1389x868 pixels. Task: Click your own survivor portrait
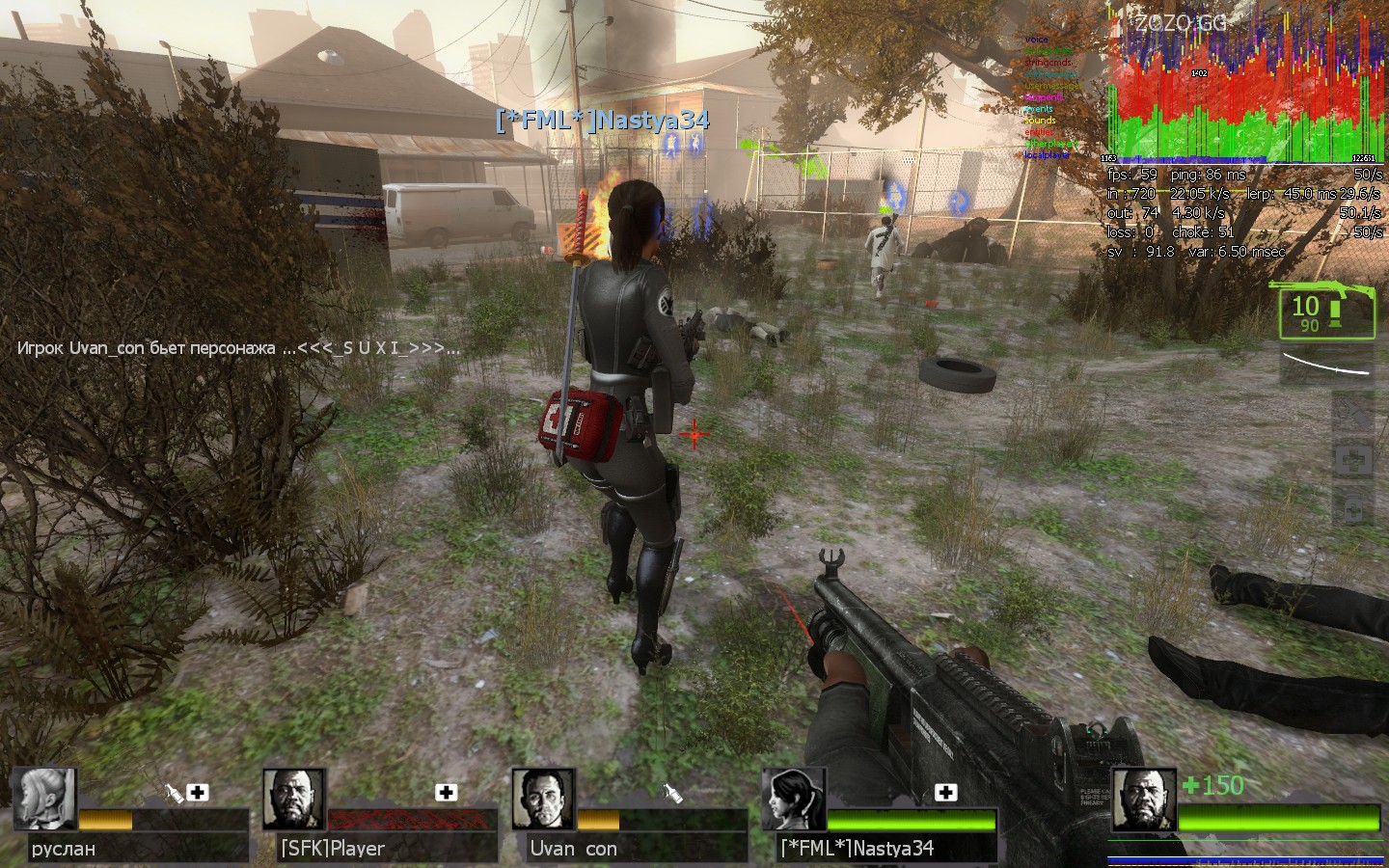(1143, 800)
